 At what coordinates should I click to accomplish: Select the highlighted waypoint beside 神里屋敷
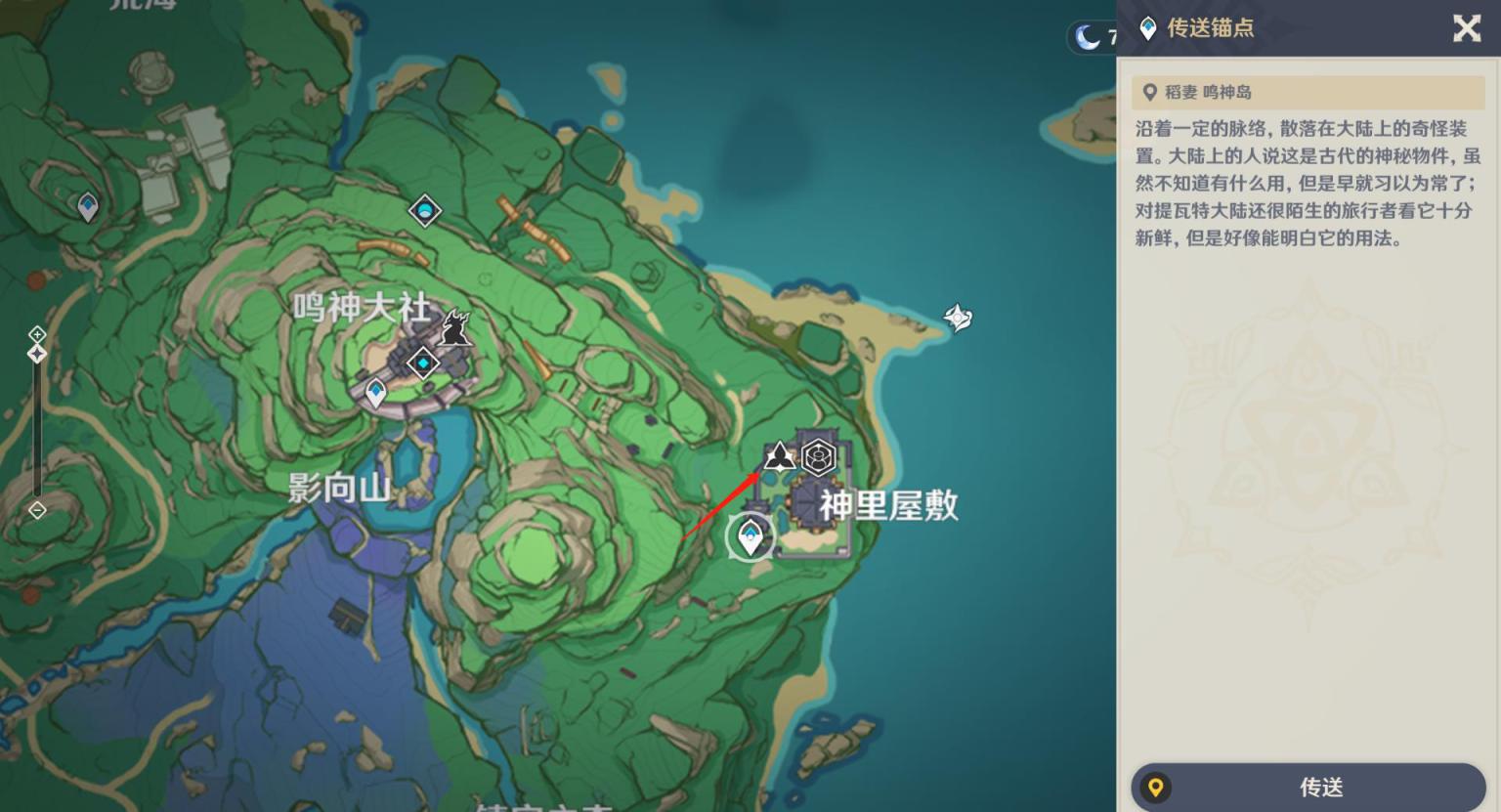[750, 535]
